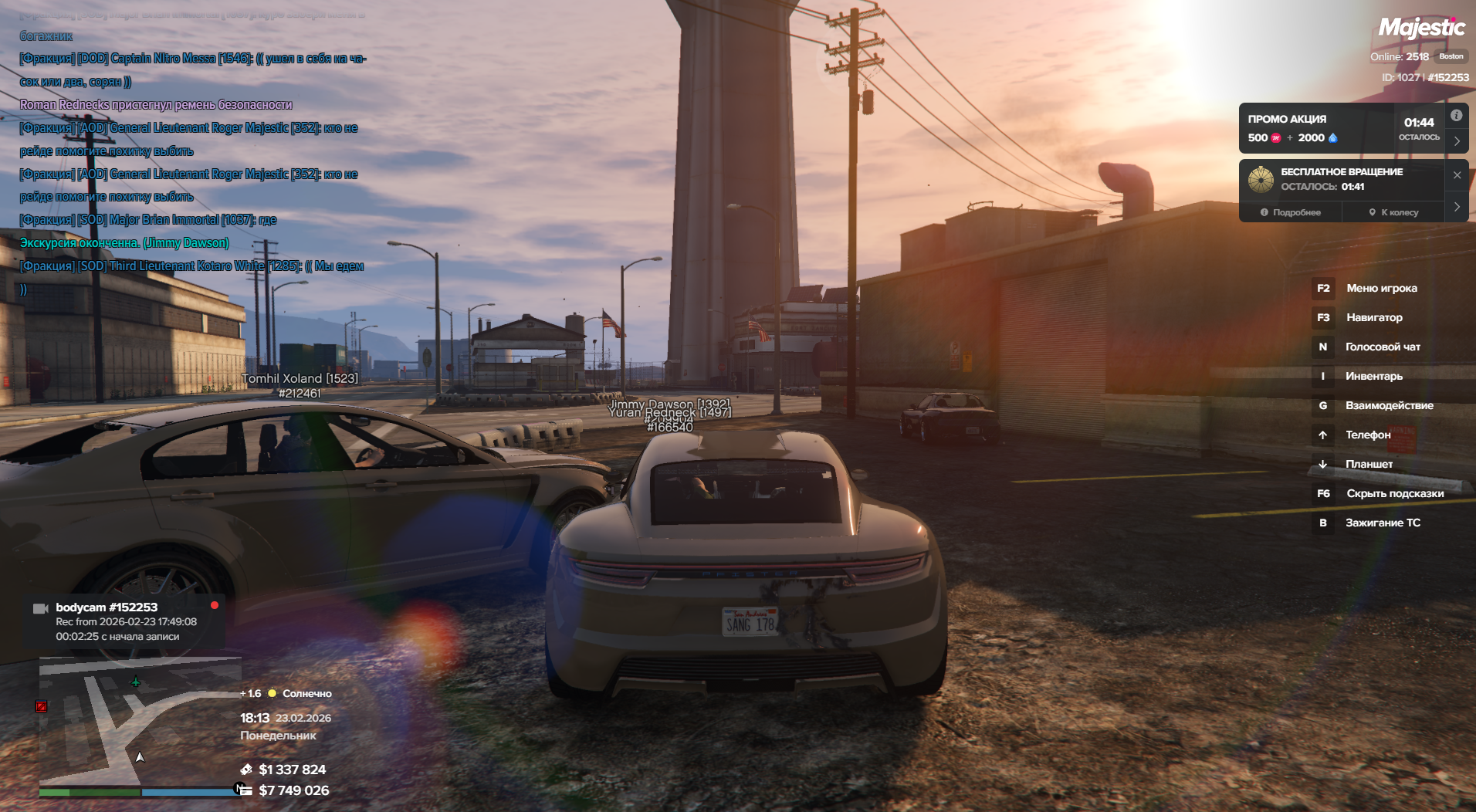Click the Majestic logo
The width and height of the screenshot is (1476, 812).
pyautogui.click(x=1421, y=29)
